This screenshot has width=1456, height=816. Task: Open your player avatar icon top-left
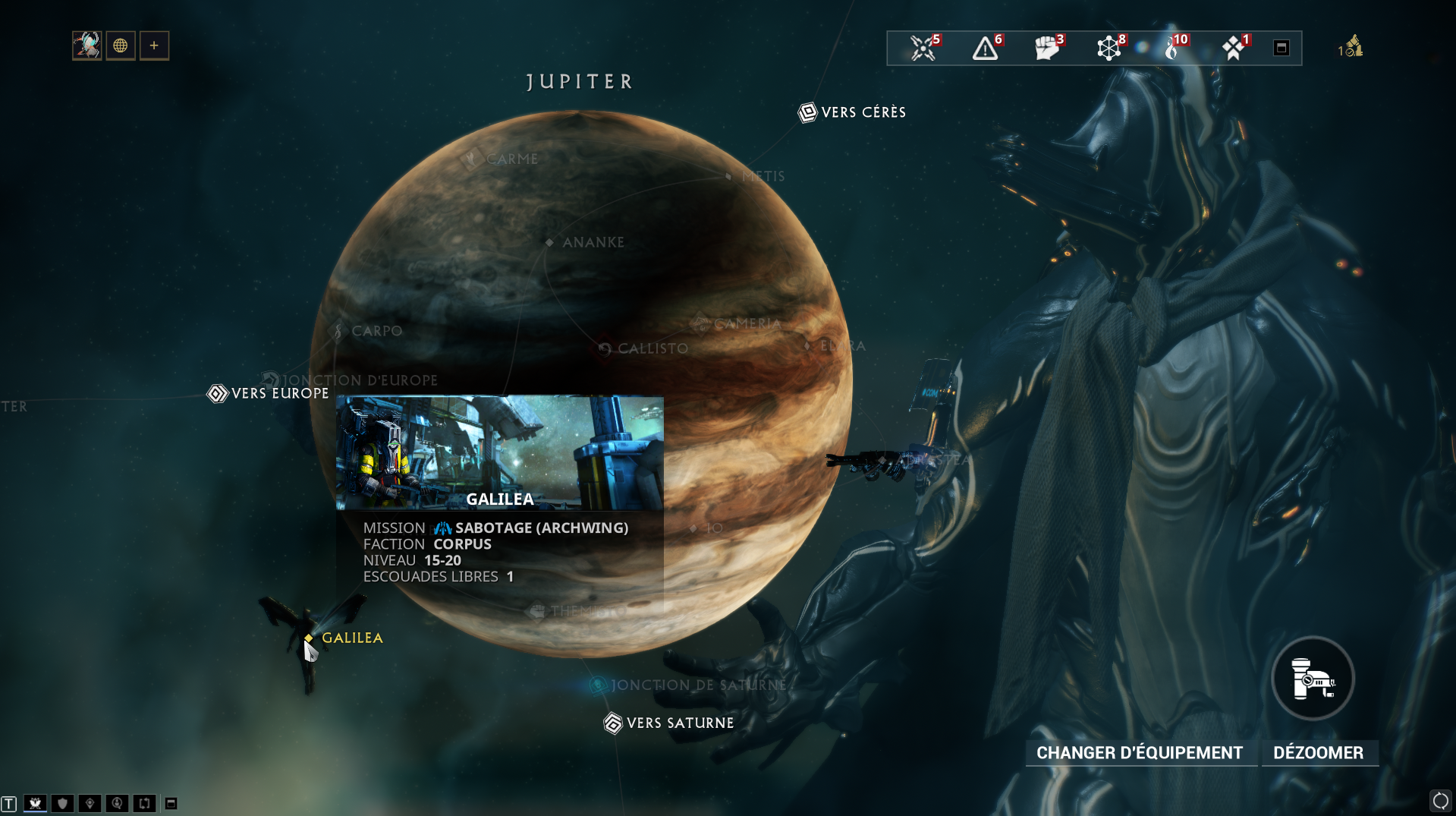(x=86, y=46)
